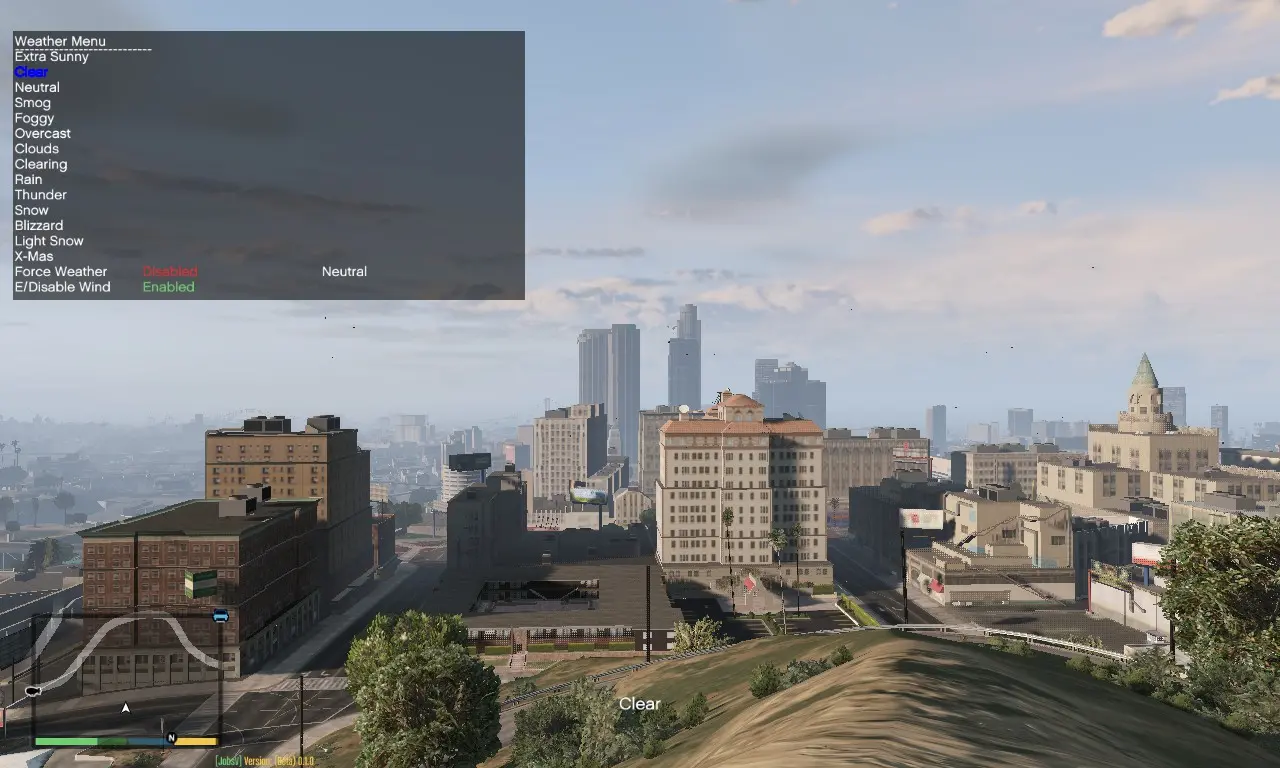Select Extra Sunny weather

pos(51,56)
